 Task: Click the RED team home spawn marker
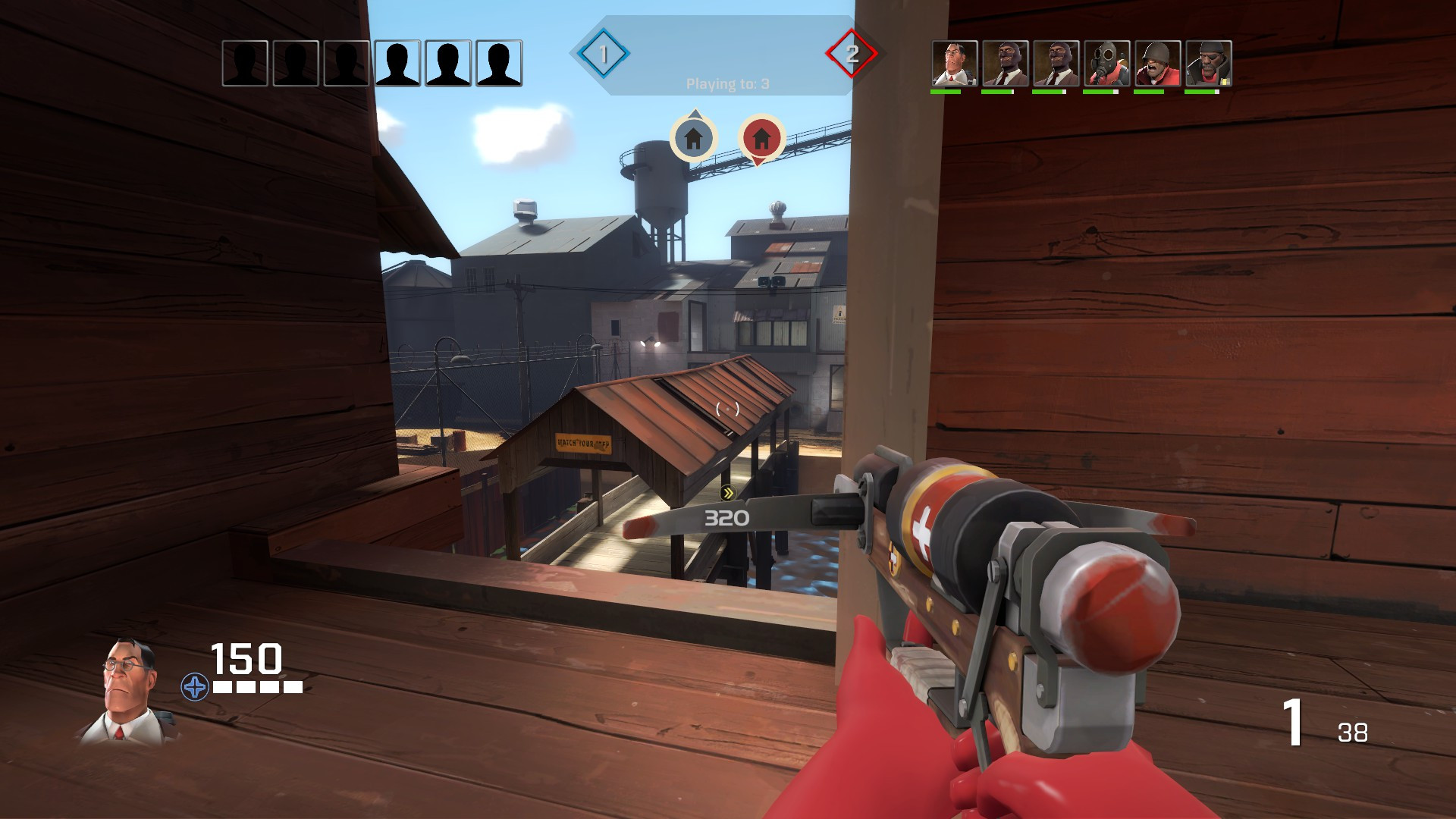759,139
